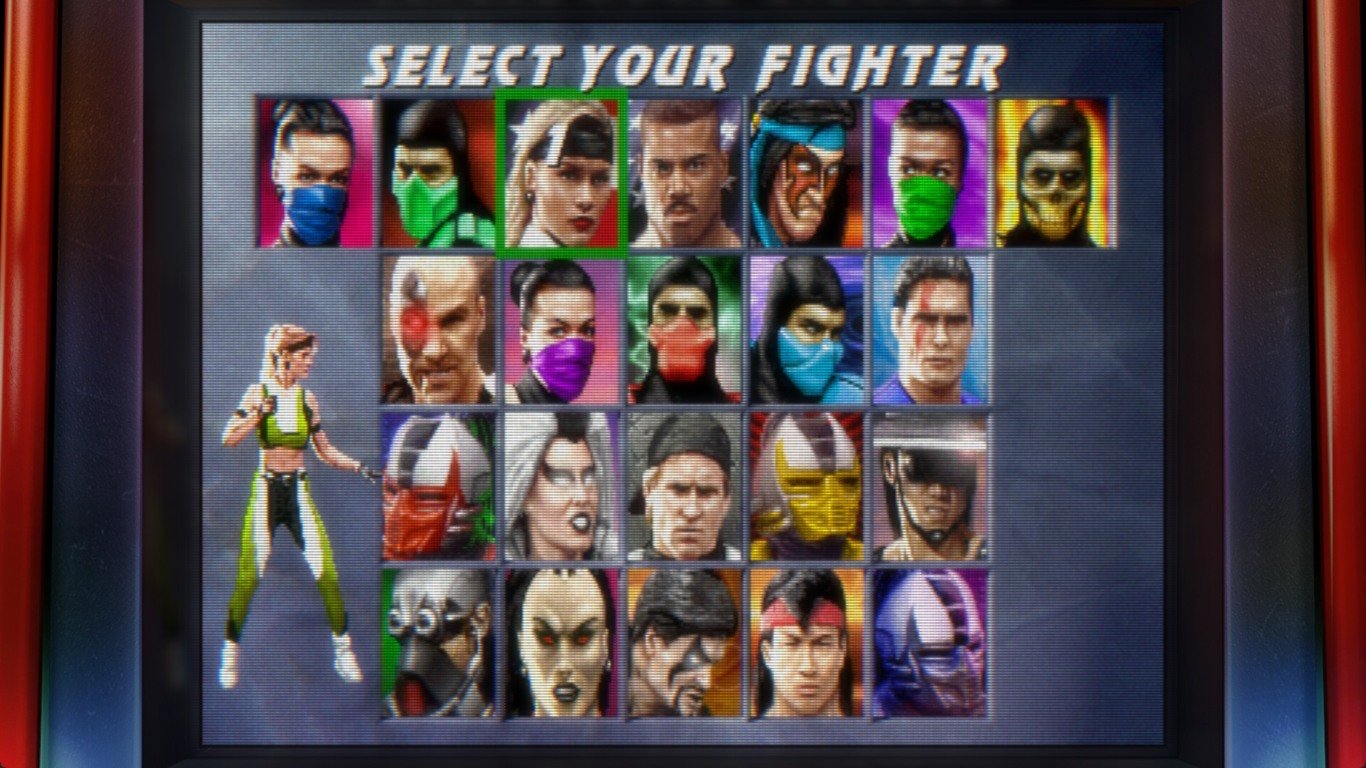Screen dimensions: 1366x768
Task: Select Jade, the green-masked woman
Action: pos(929,172)
